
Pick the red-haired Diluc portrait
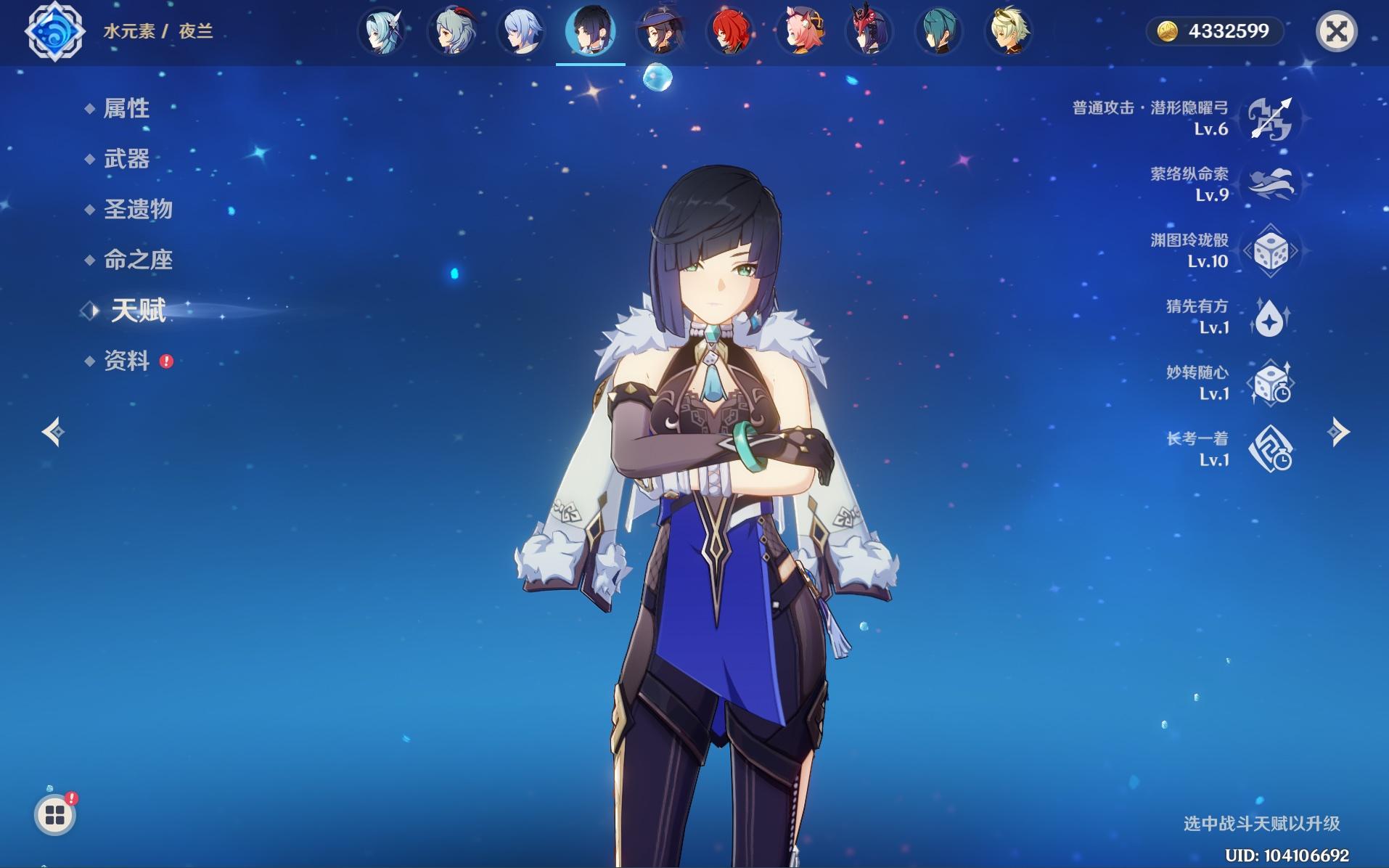pyautogui.click(x=730, y=31)
